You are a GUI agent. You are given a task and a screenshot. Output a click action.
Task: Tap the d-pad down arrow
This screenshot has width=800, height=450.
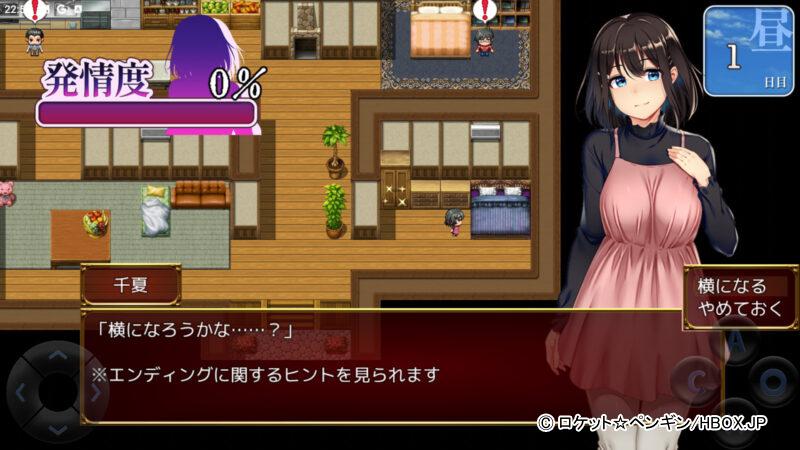(57, 428)
